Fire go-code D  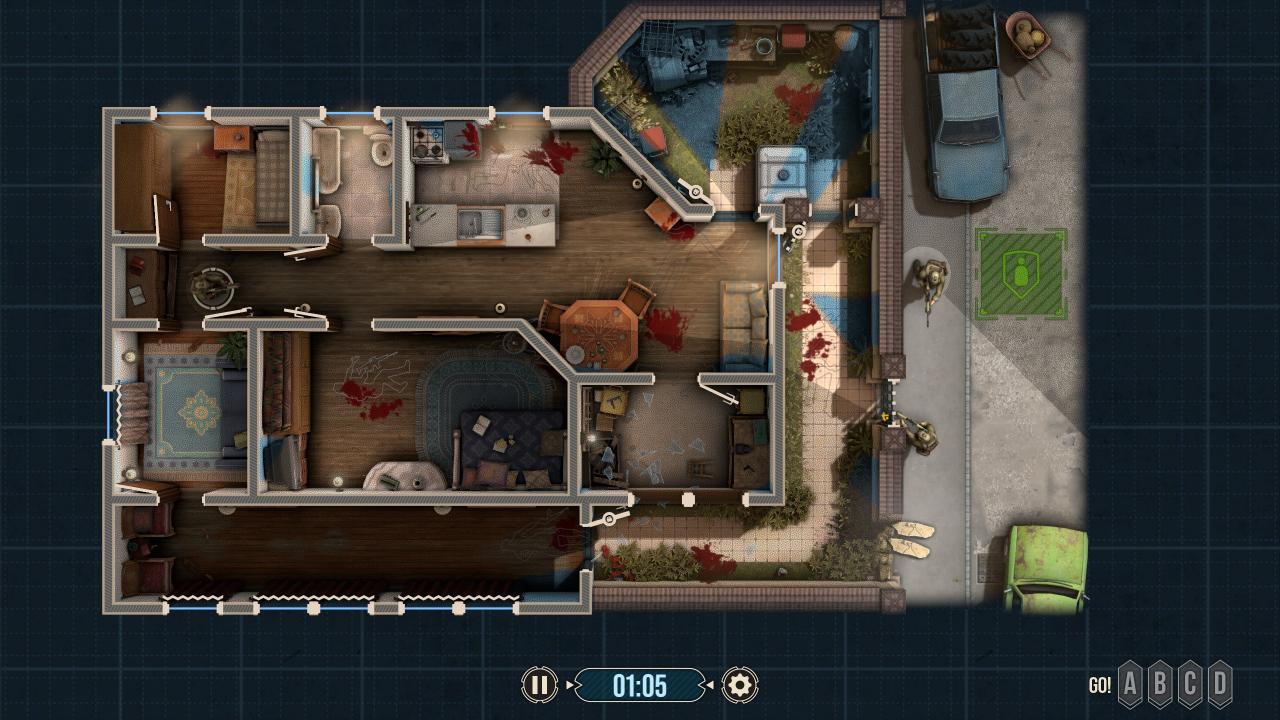[1220, 685]
